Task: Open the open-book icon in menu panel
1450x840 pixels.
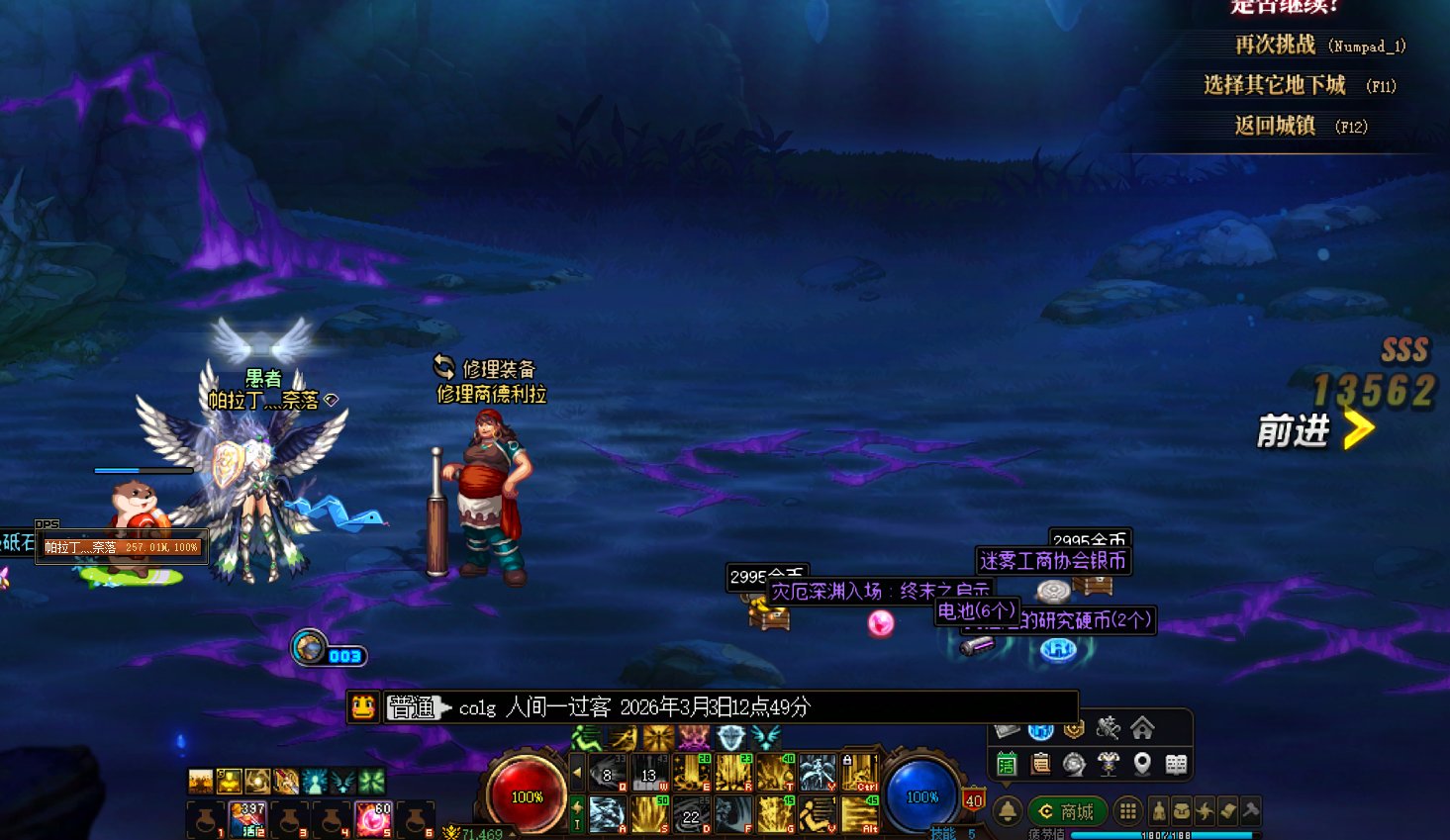Action: [x=1176, y=764]
